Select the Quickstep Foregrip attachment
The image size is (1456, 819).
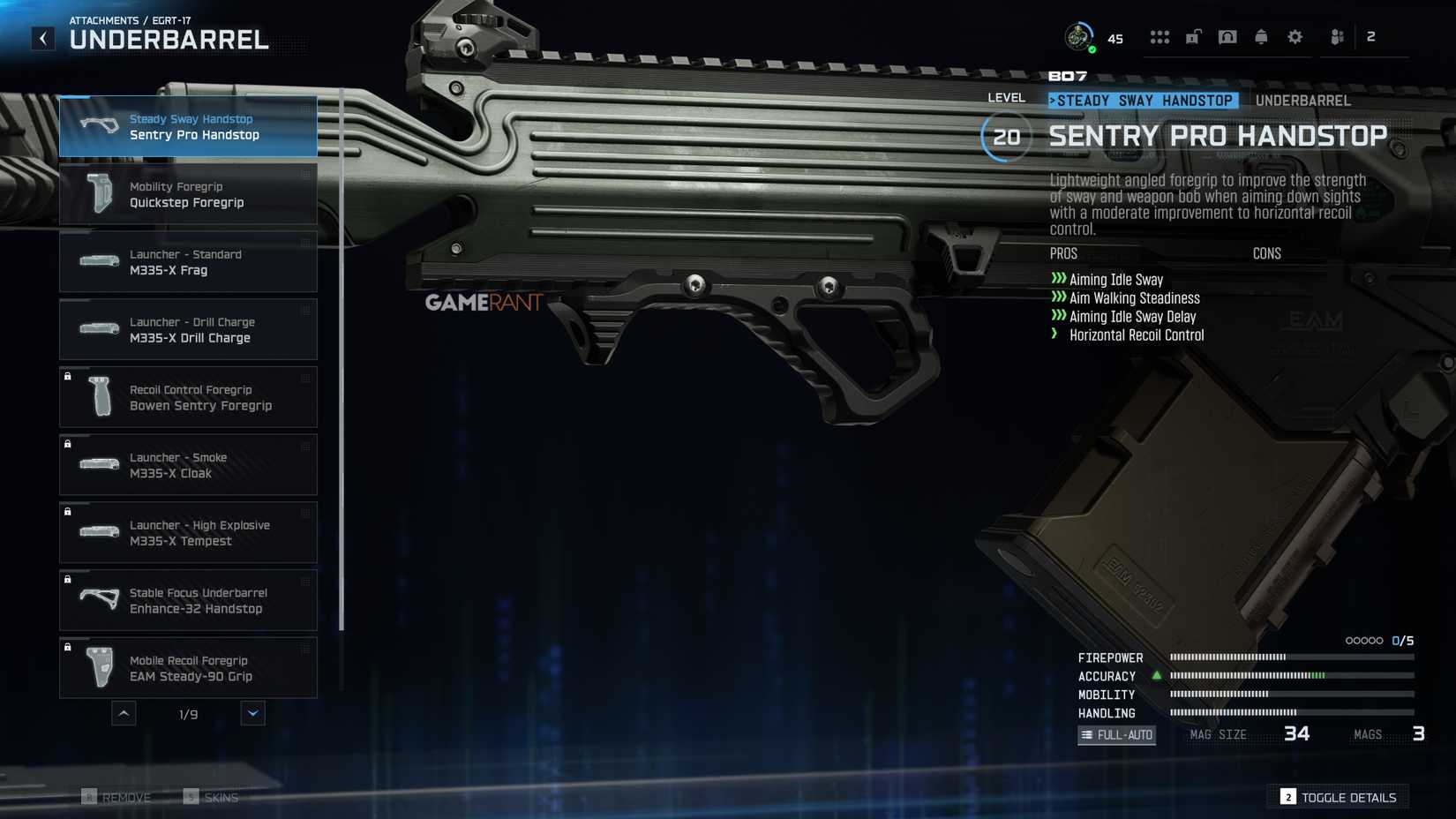tap(188, 193)
